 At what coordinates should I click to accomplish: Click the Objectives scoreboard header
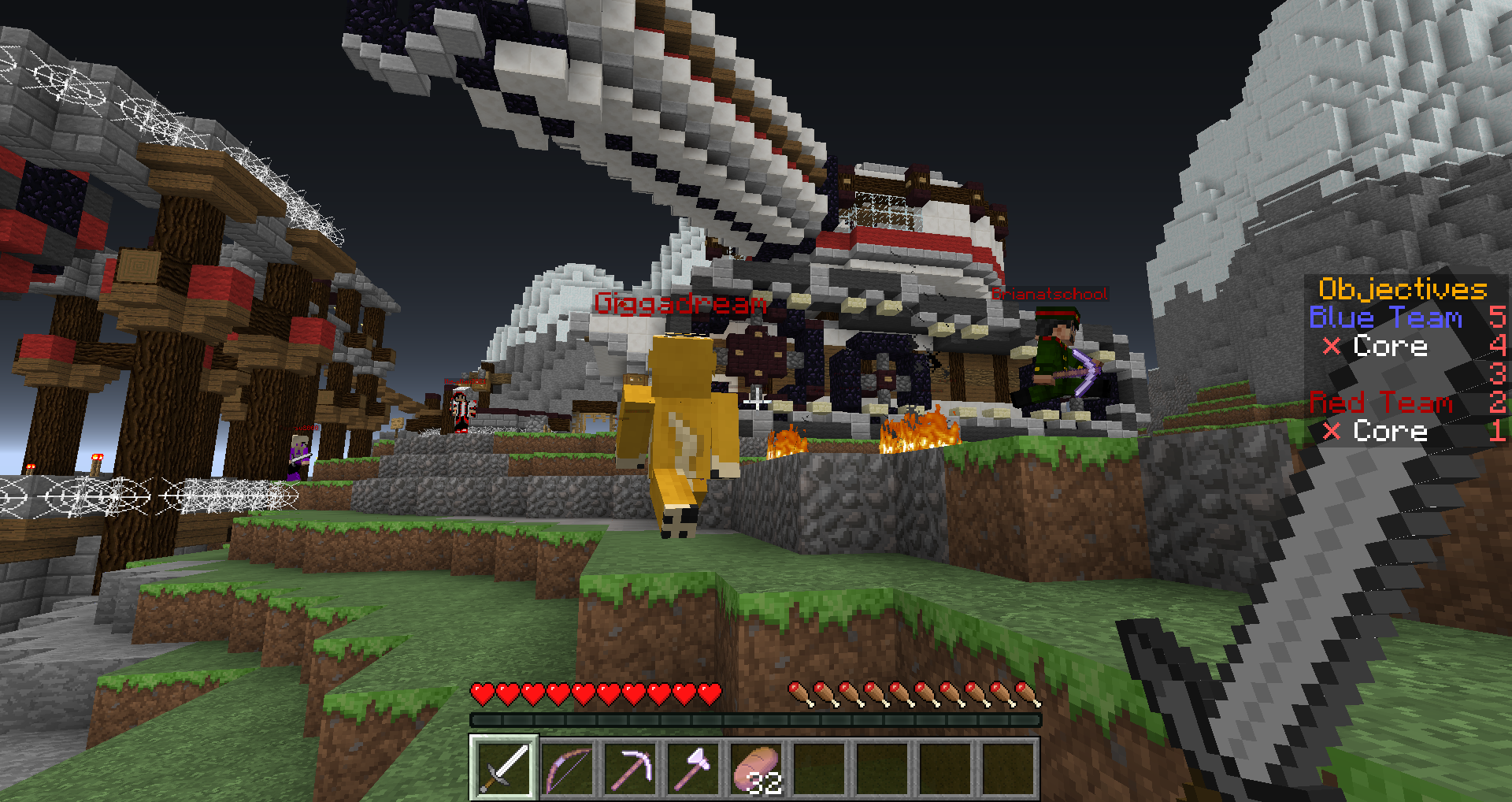pyautogui.click(x=1403, y=289)
